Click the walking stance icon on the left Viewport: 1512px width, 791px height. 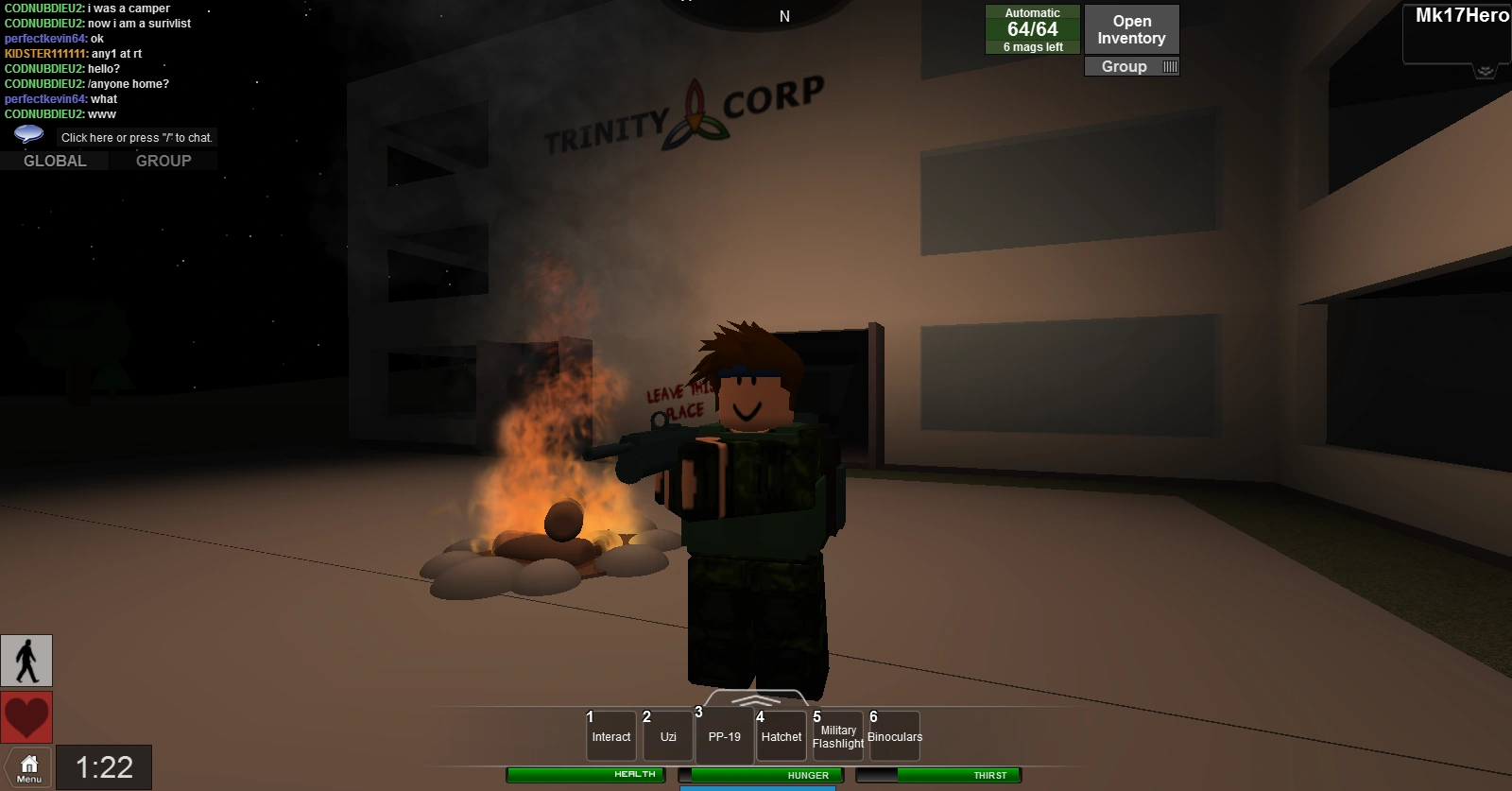27,661
